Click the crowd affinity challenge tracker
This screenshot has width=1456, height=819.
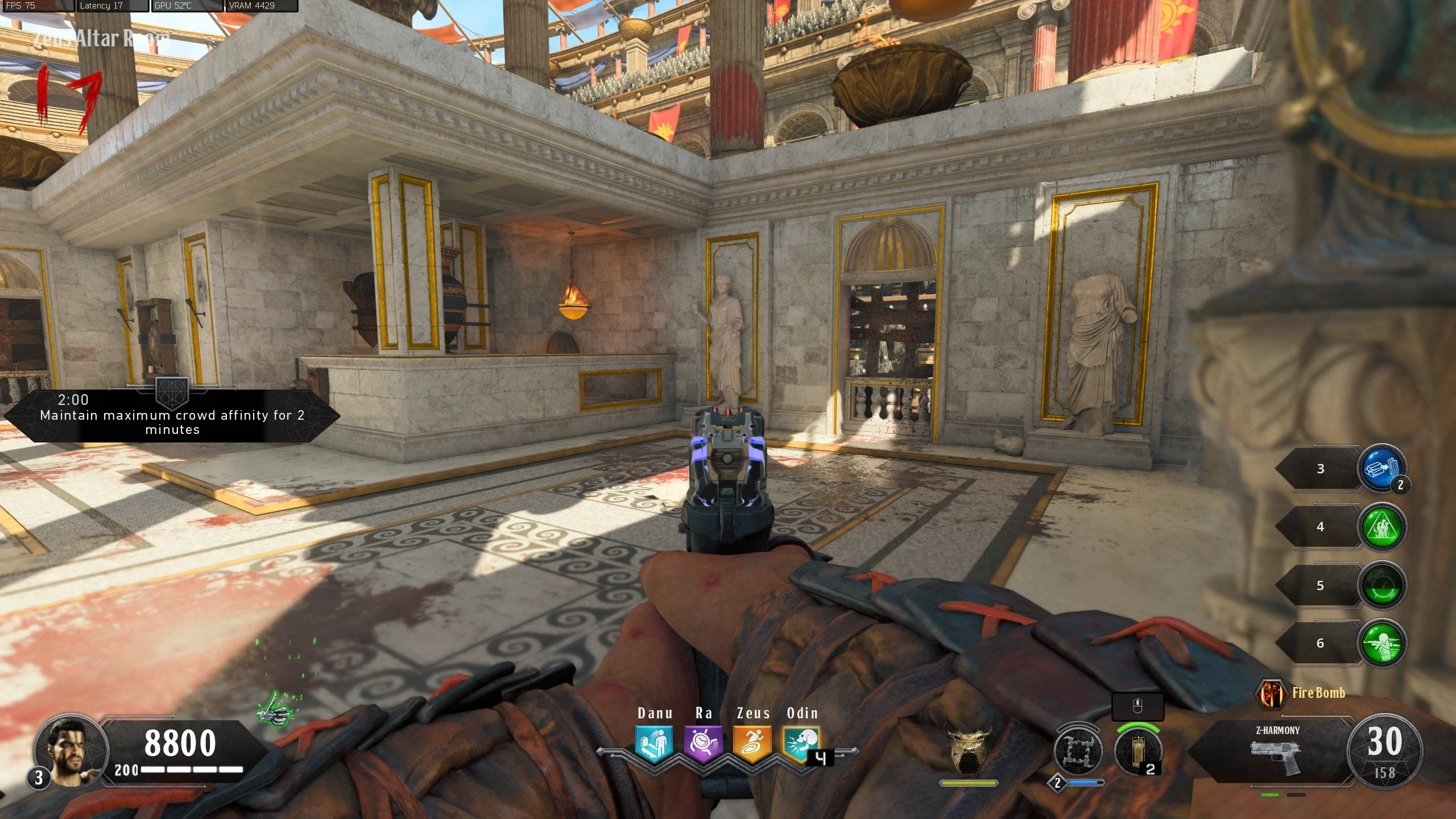point(172,416)
